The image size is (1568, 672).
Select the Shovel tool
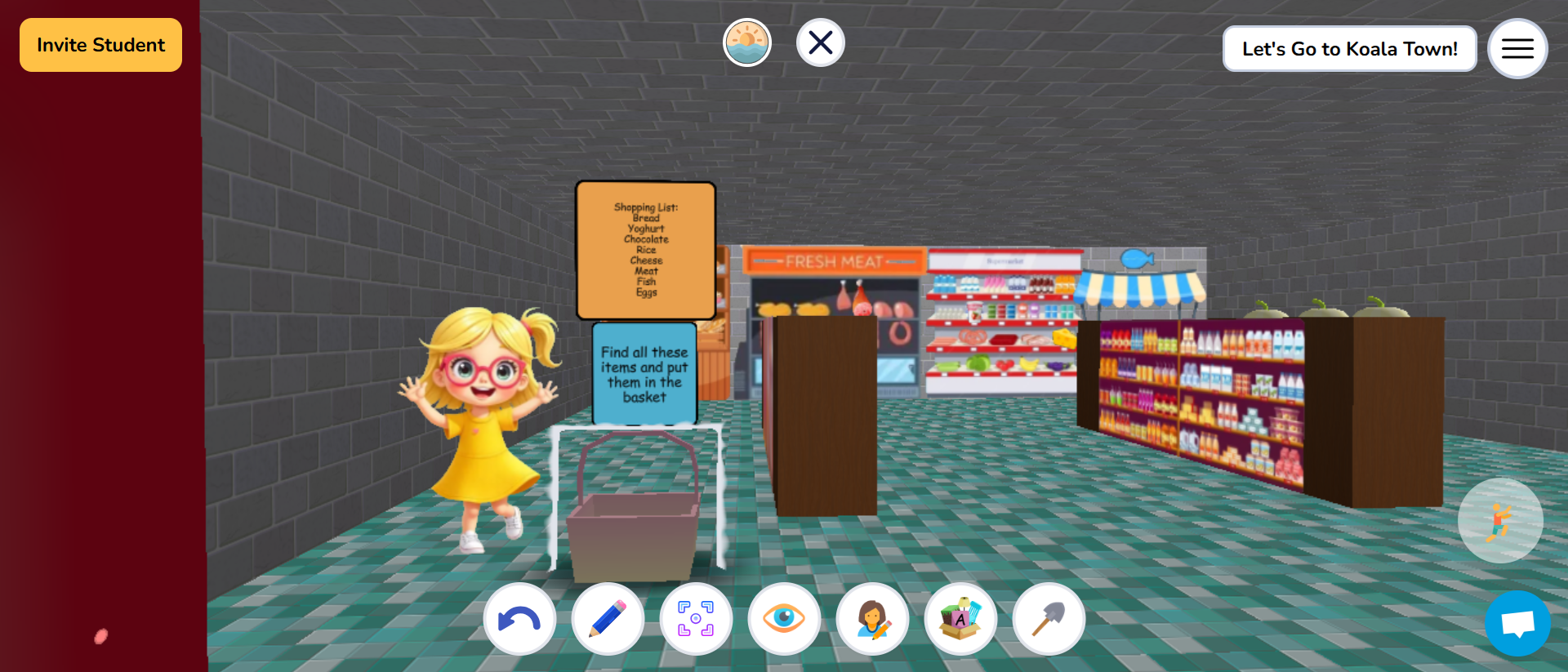click(1049, 619)
